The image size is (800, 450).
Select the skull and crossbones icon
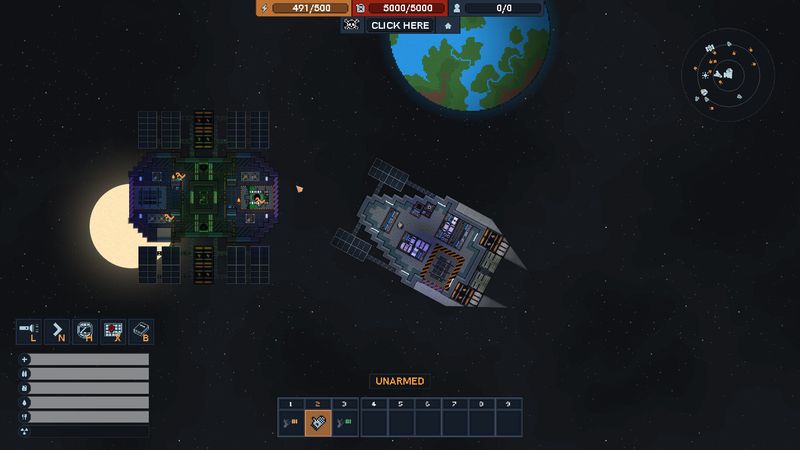(x=351, y=25)
